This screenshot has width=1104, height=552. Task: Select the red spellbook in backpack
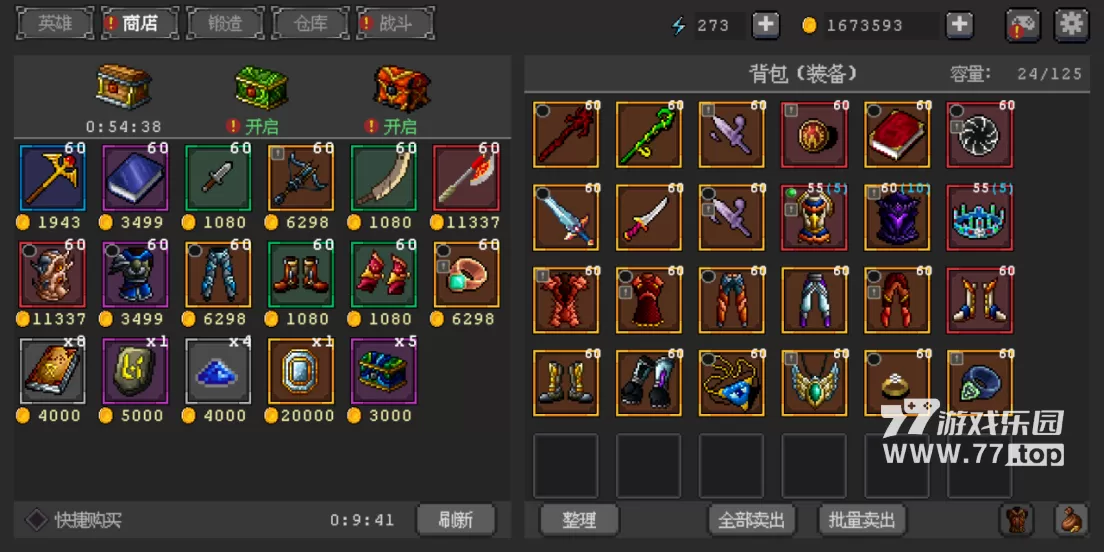897,135
